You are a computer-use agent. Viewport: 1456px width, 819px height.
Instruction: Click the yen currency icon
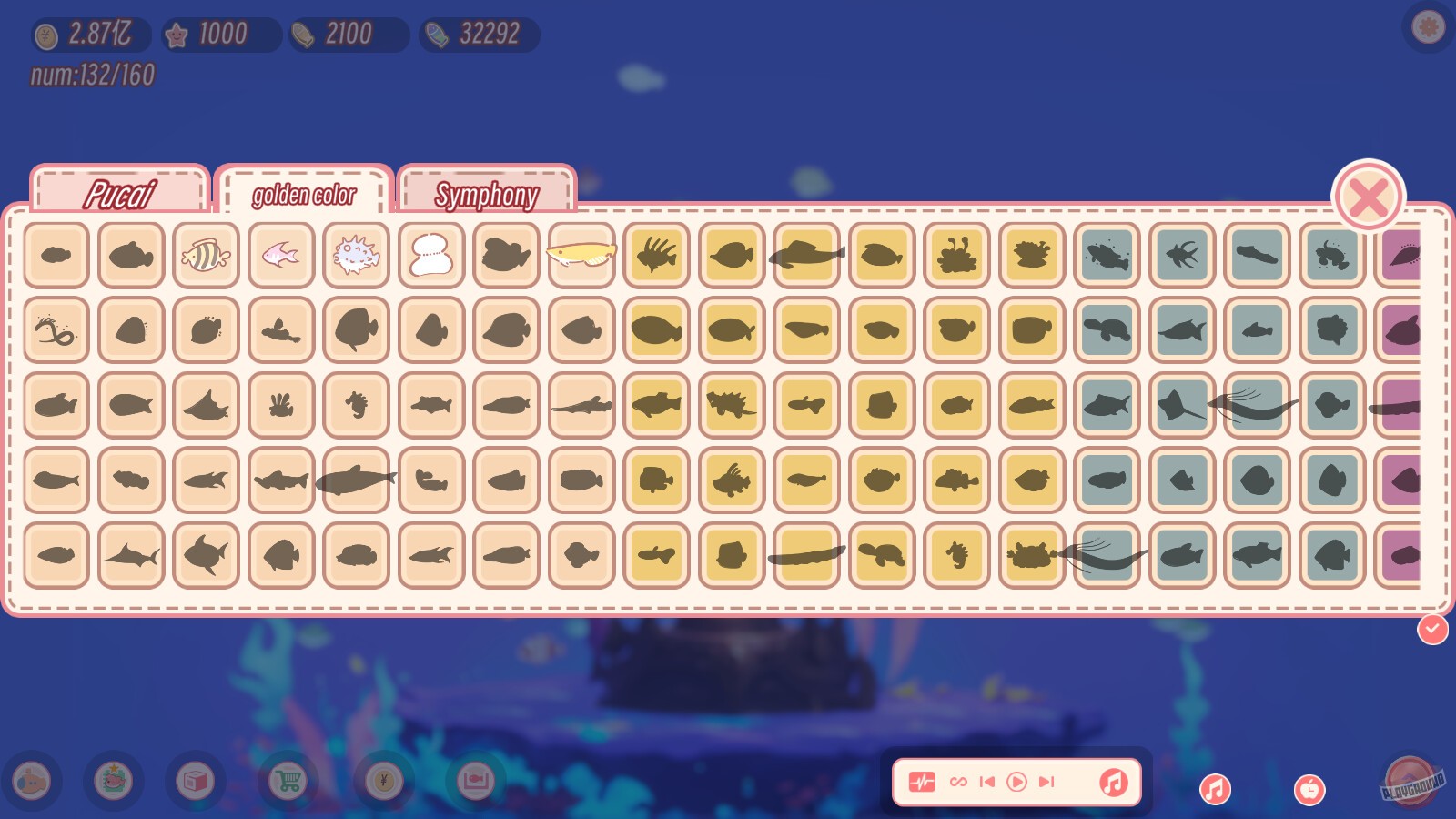point(382,781)
